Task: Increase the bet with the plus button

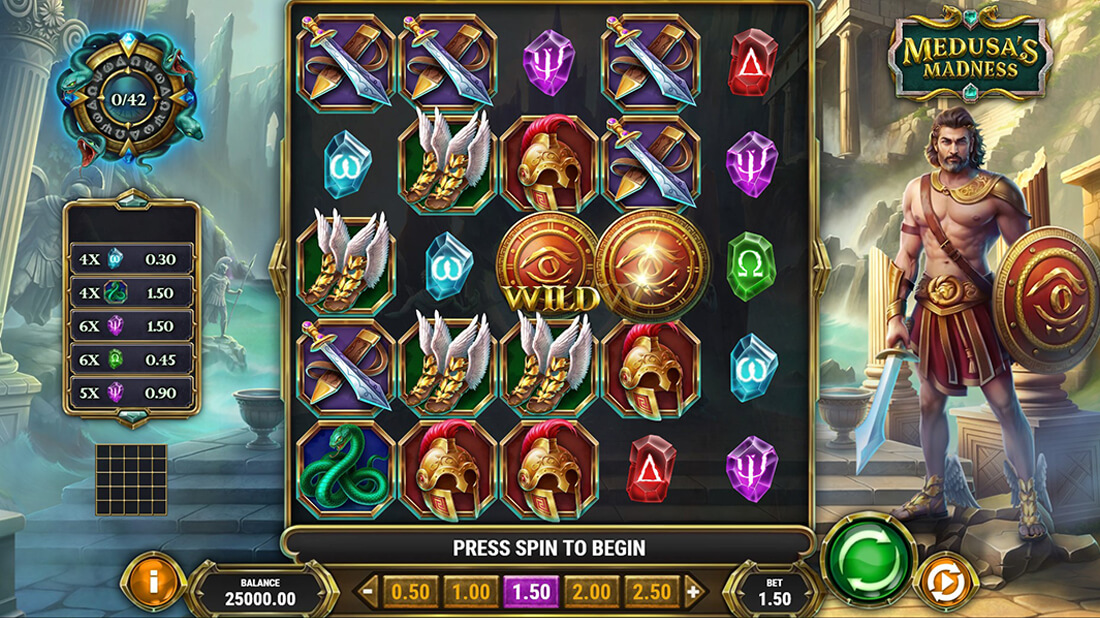Action: [694, 592]
